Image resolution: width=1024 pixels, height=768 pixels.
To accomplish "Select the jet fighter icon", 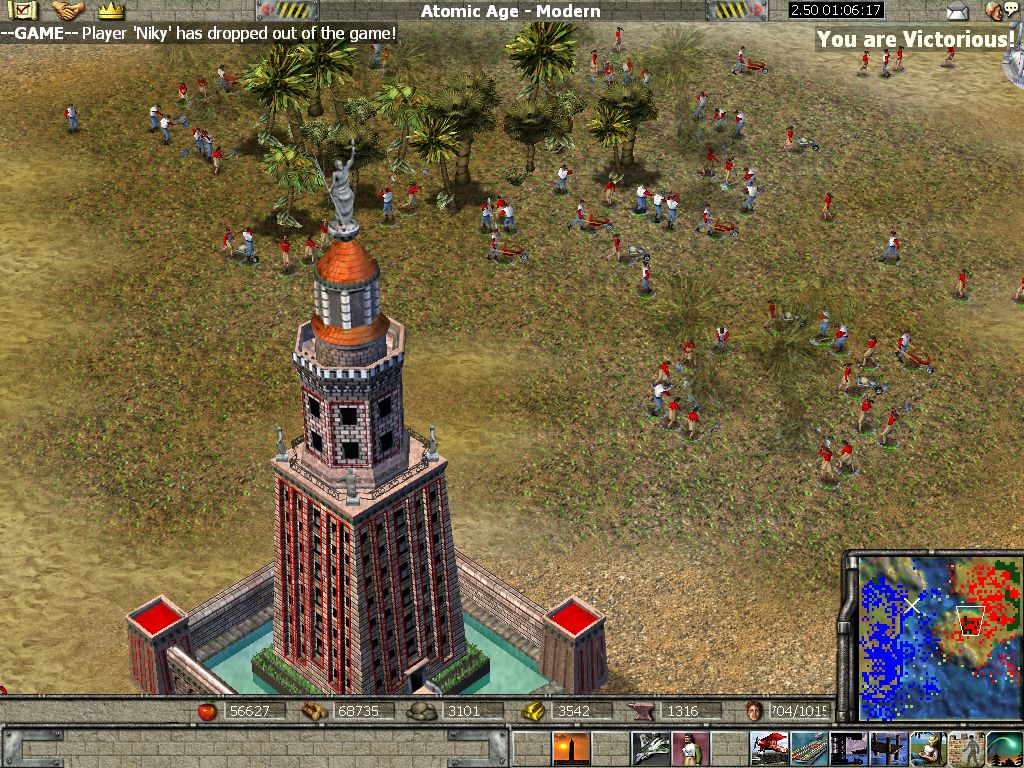I will tap(650, 748).
